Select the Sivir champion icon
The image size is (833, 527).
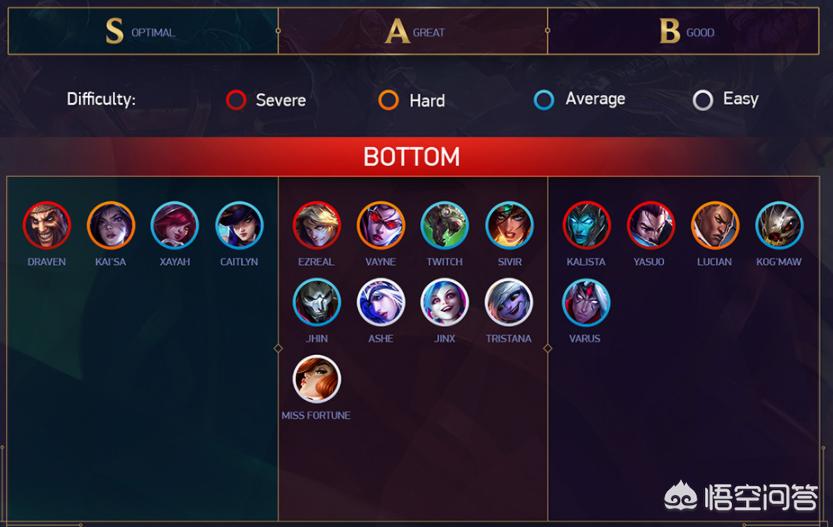(x=509, y=226)
